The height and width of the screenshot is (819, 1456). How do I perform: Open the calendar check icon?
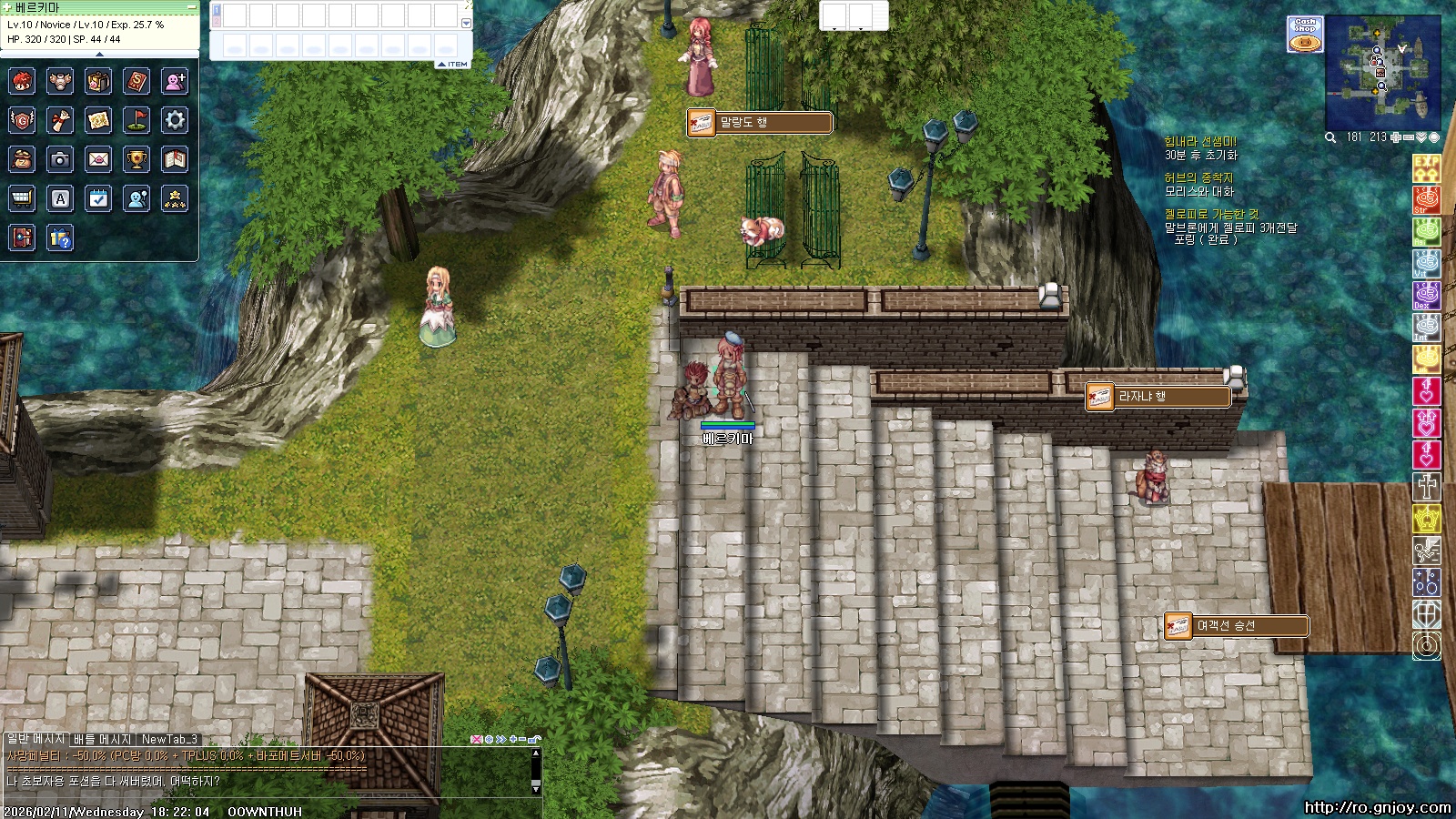tap(98, 197)
